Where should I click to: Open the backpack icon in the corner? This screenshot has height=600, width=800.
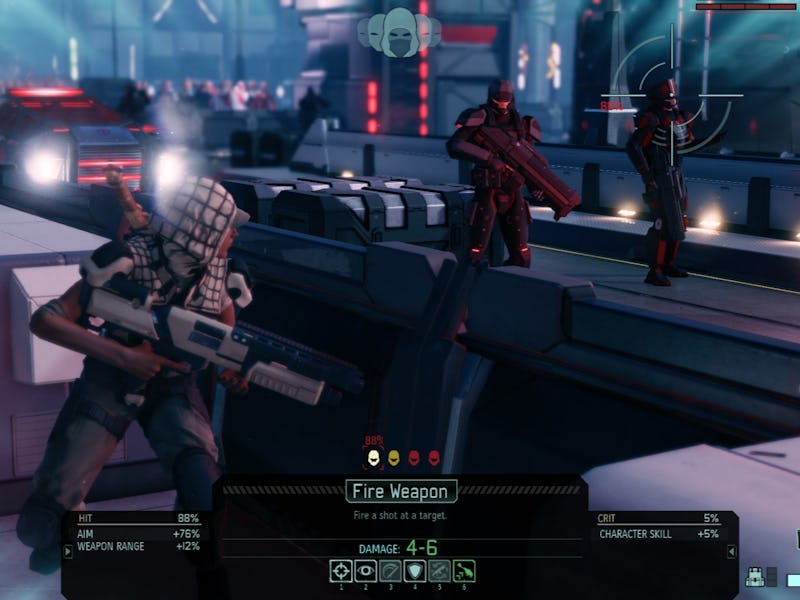755,577
